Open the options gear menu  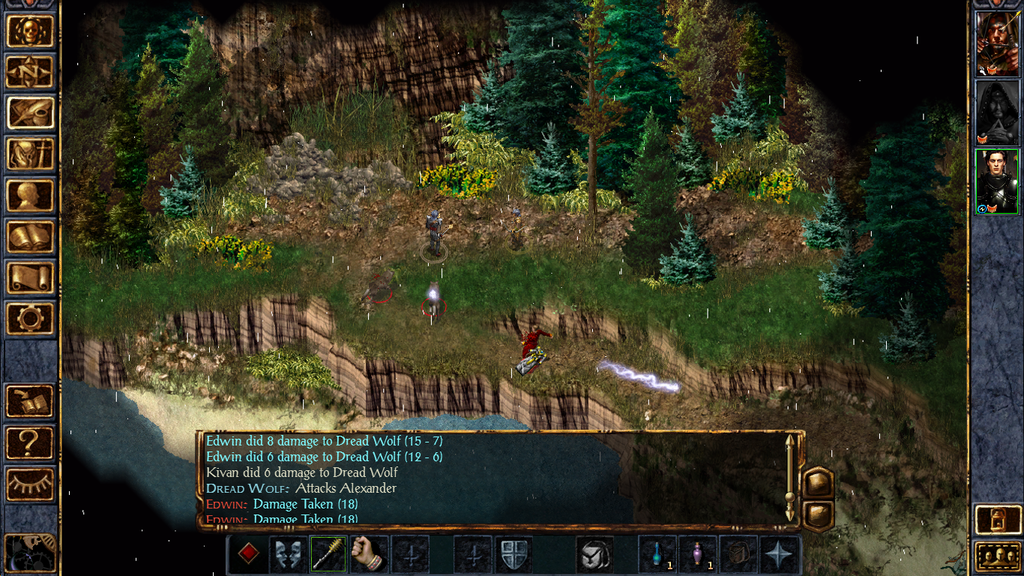tap(30, 318)
